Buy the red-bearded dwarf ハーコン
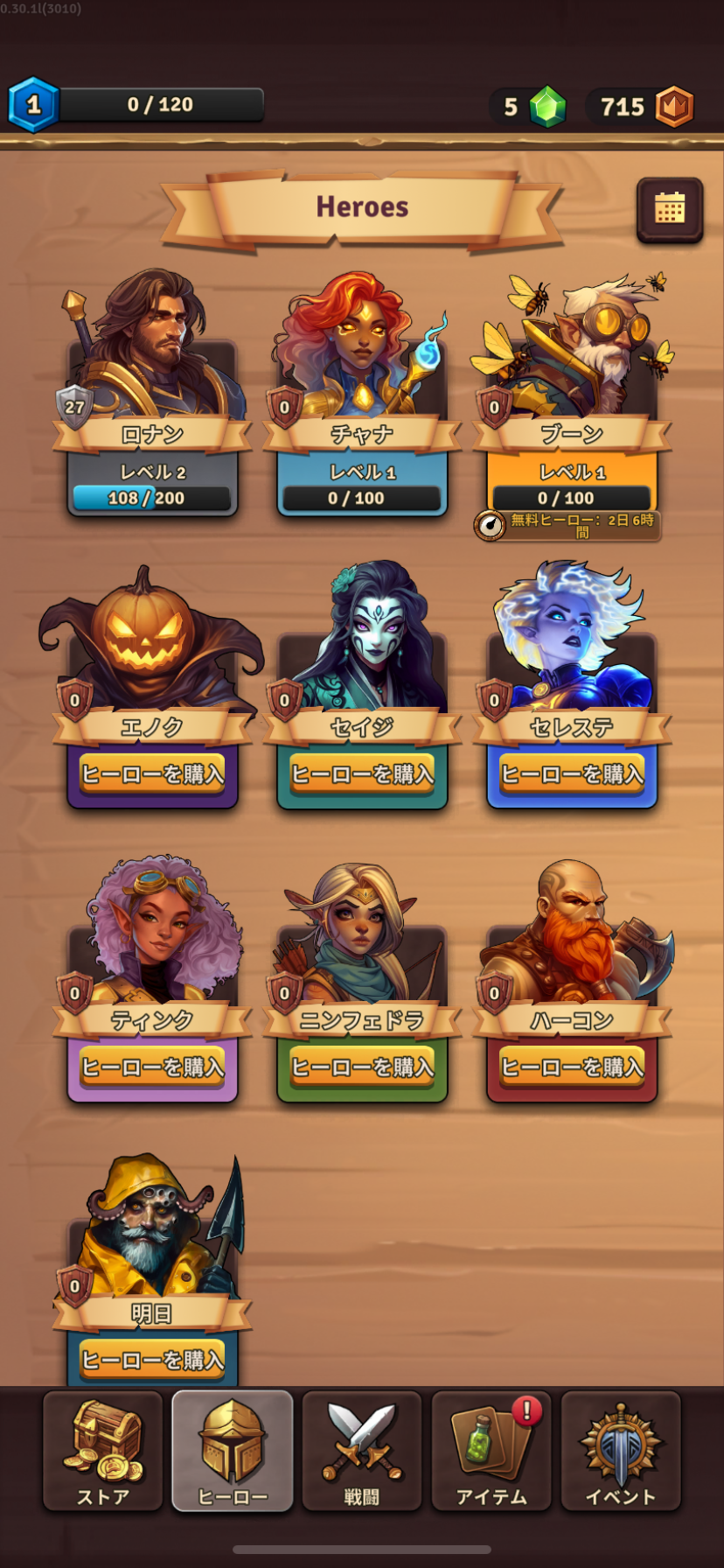The width and height of the screenshot is (724, 1568). tap(572, 1067)
